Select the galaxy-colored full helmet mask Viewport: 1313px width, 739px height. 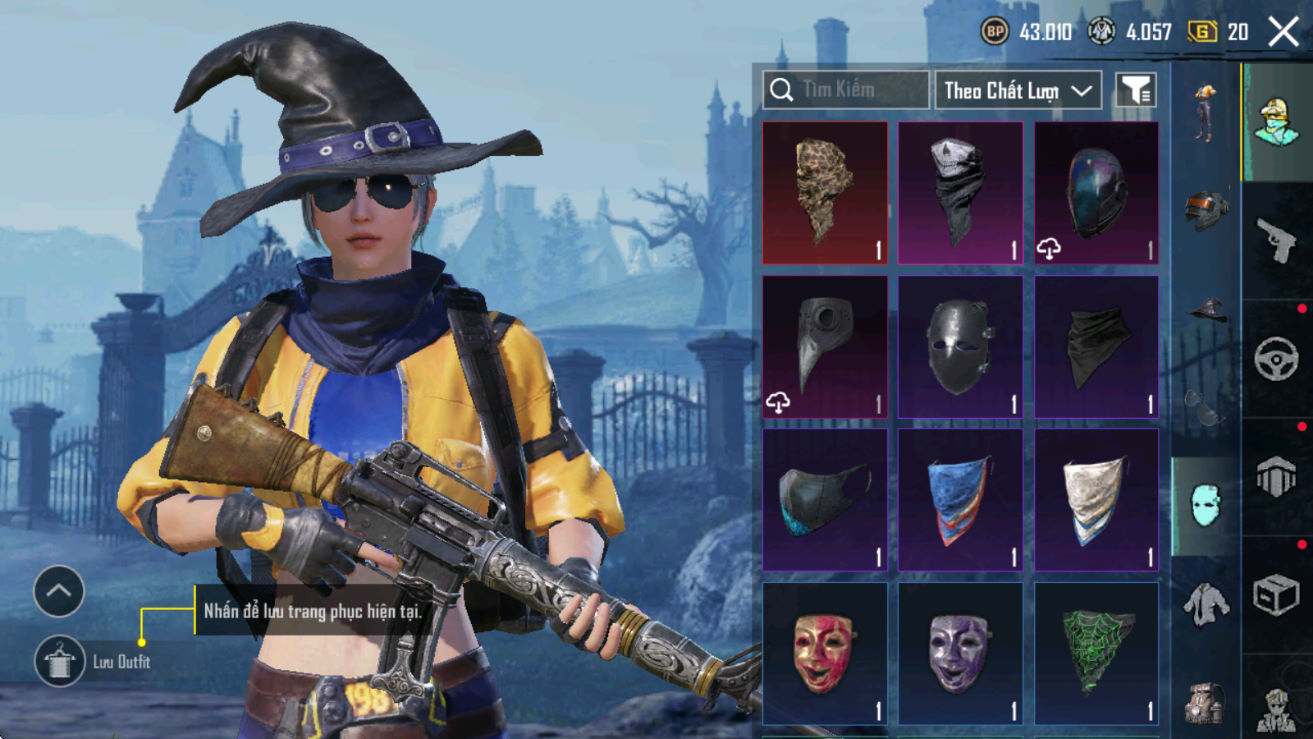[1096, 193]
